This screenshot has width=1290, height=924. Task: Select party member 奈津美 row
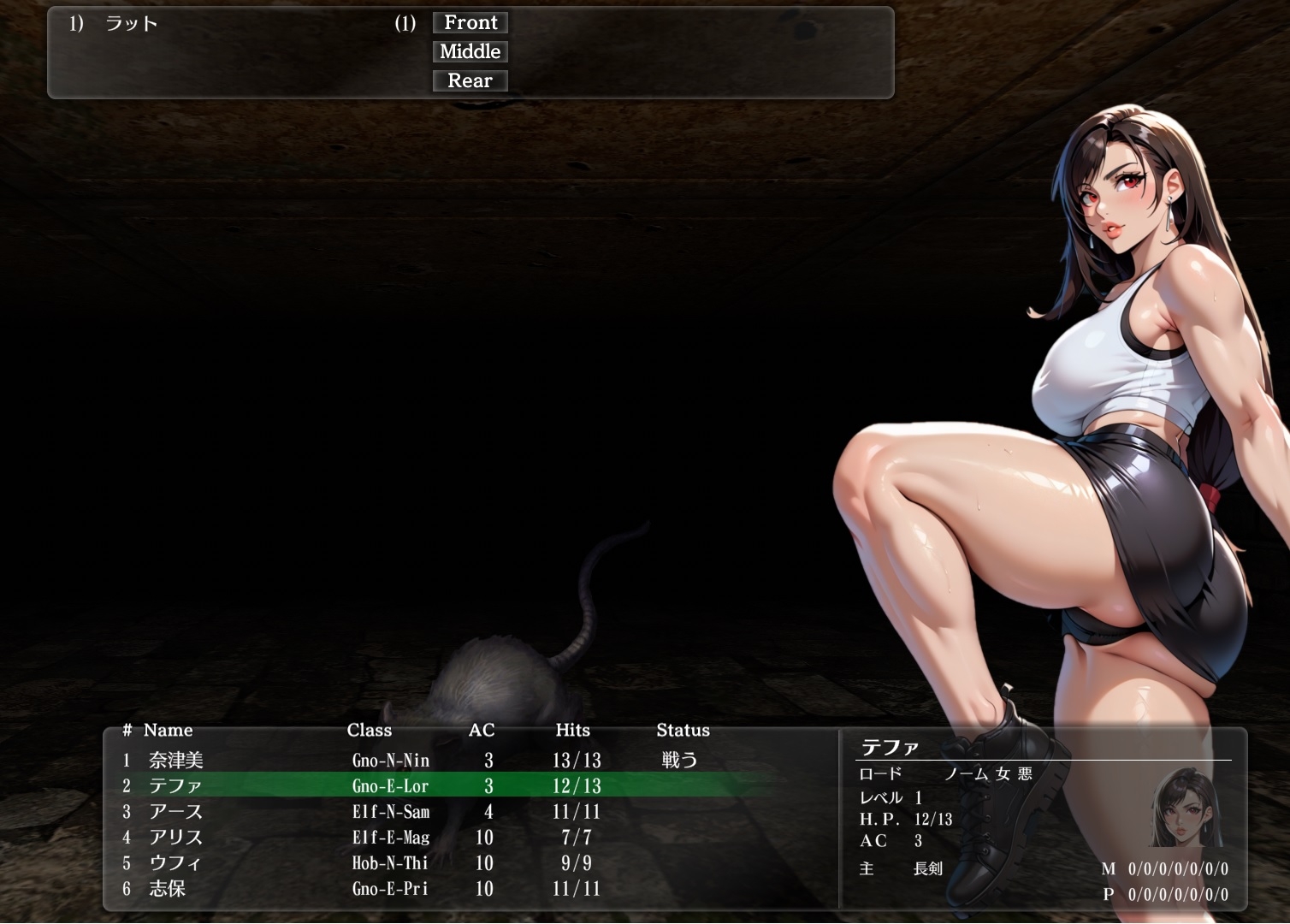(x=176, y=760)
